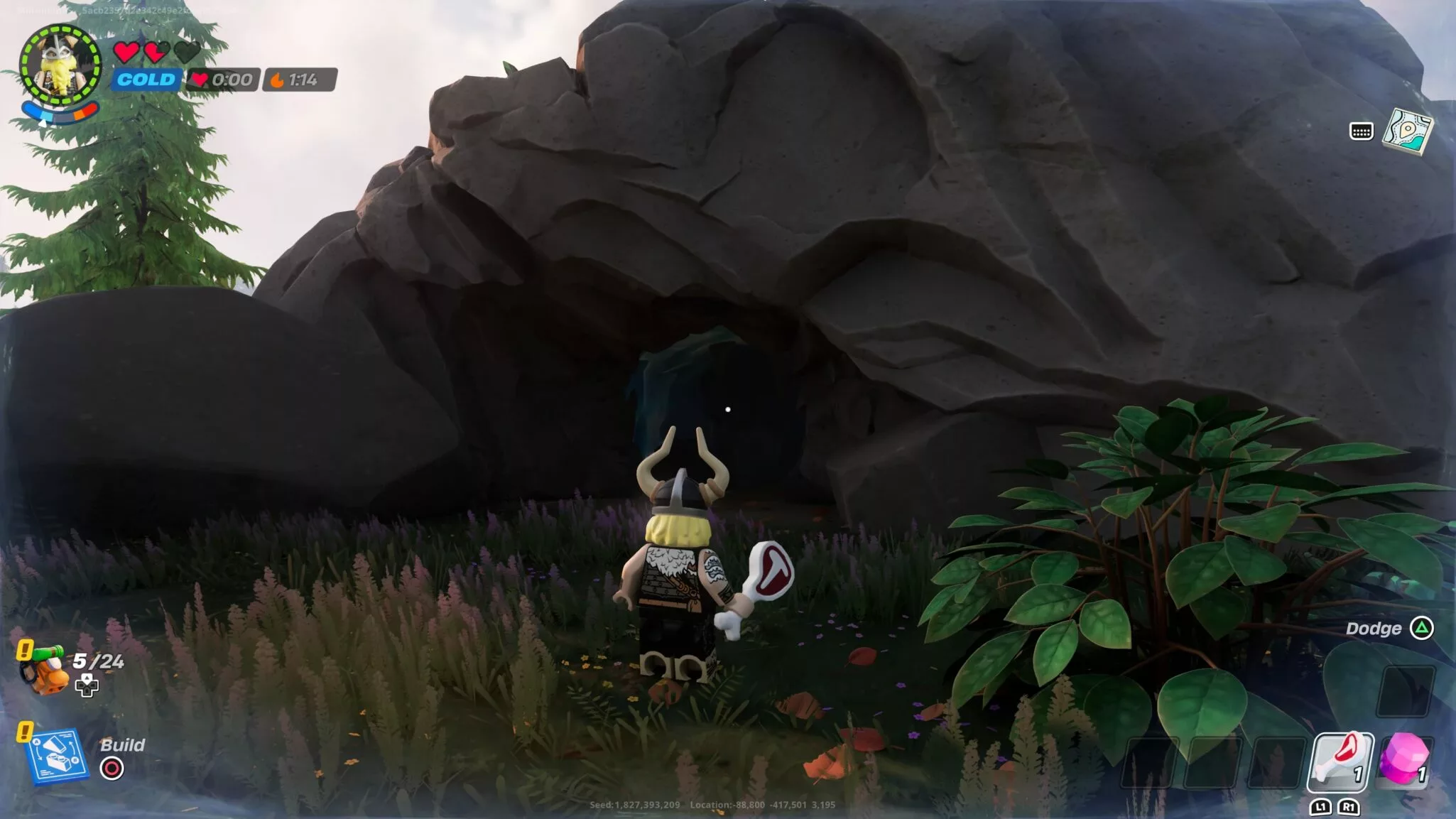Click the orange flame timer icon
The height and width of the screenshot is (819, 1456).
[x=276, y=80]
